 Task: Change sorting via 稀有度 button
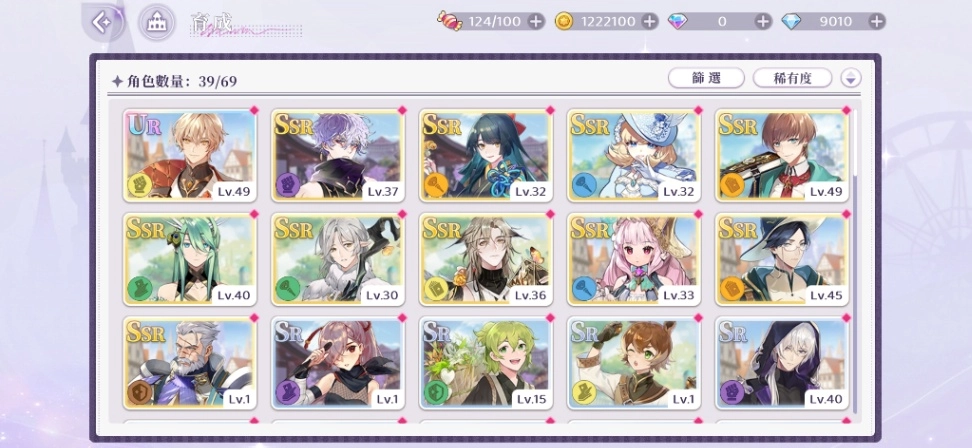(x=793, y=78)
